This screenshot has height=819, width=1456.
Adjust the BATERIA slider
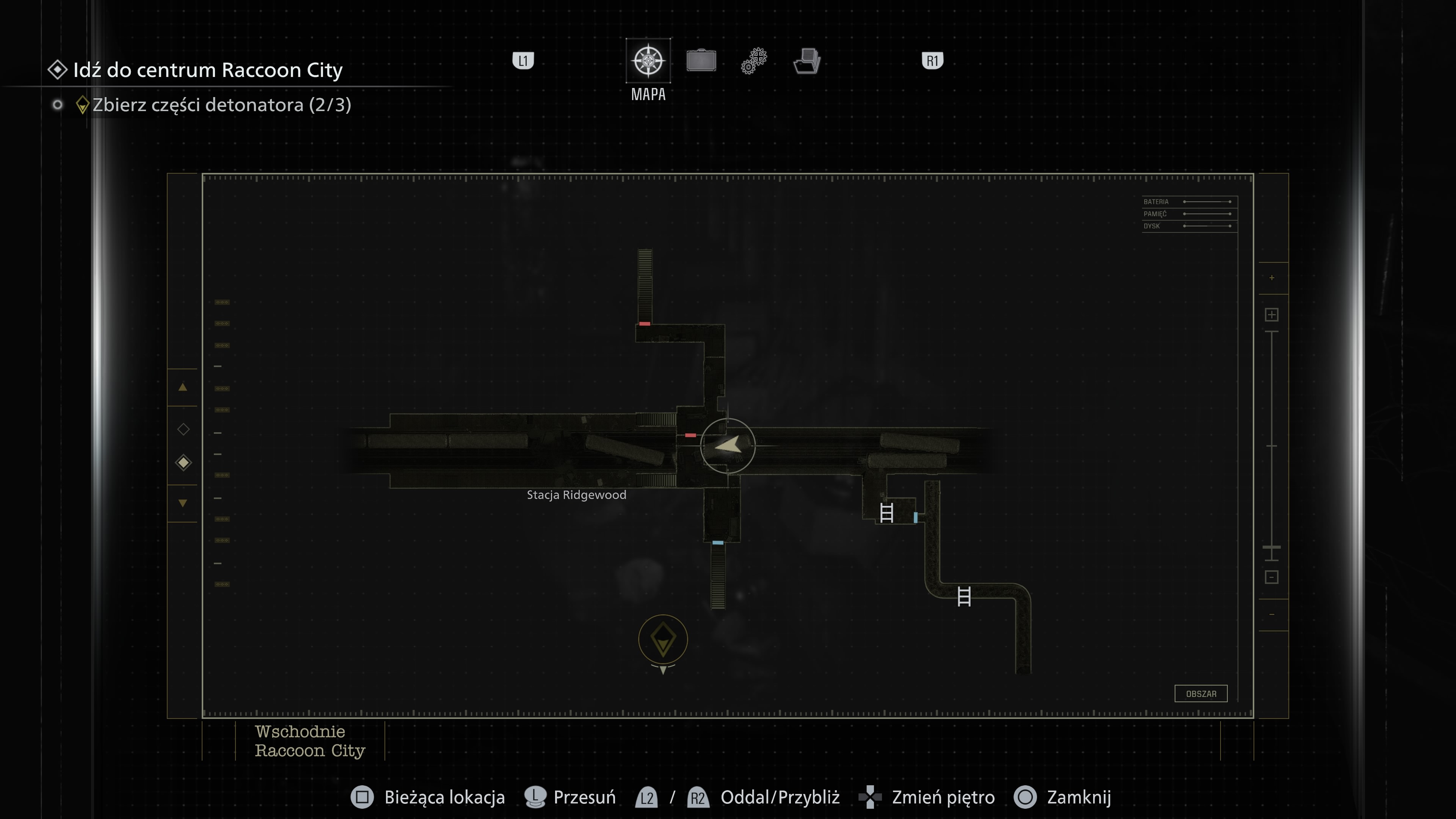point(1207,201)
